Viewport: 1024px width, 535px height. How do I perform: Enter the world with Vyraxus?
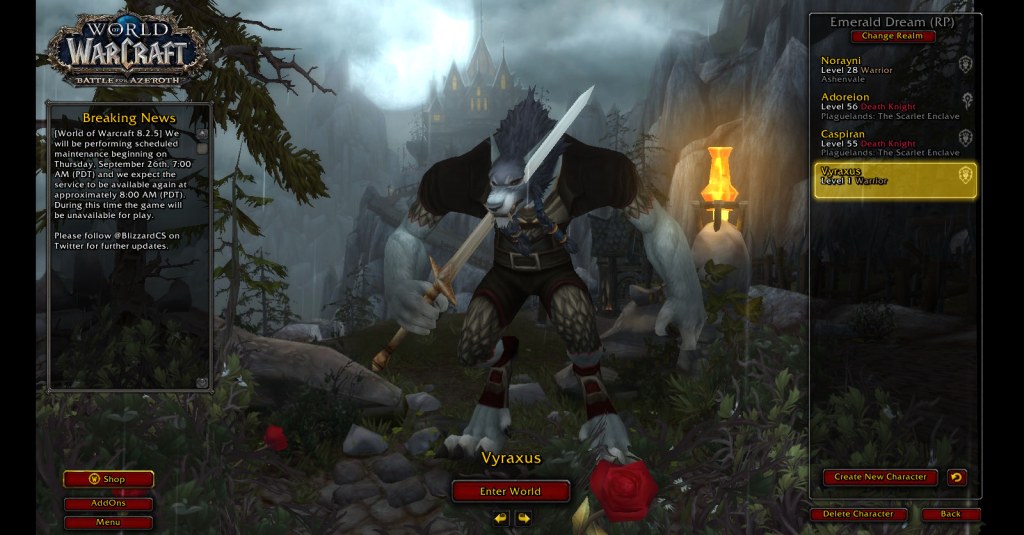click(510, 491)
